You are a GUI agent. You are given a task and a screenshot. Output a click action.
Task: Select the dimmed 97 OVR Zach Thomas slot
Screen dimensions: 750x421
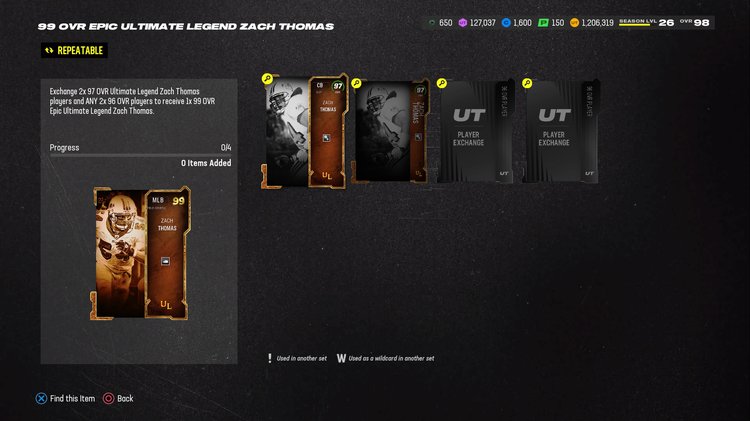pos(391,131)
